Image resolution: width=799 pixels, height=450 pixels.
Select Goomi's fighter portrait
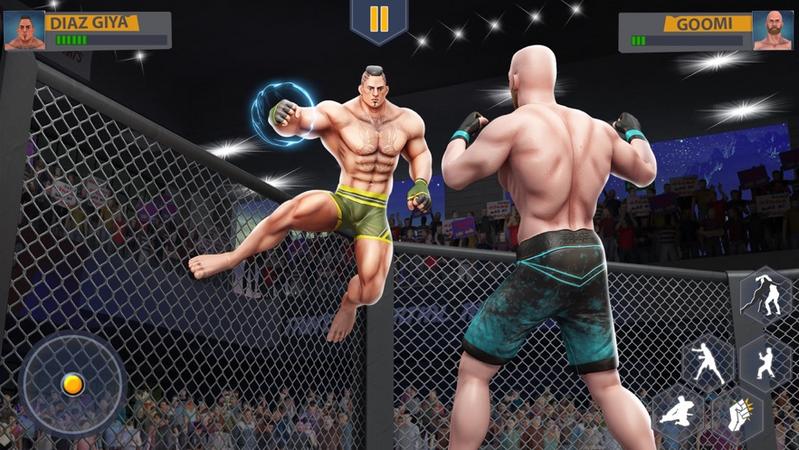coord(773,31)
